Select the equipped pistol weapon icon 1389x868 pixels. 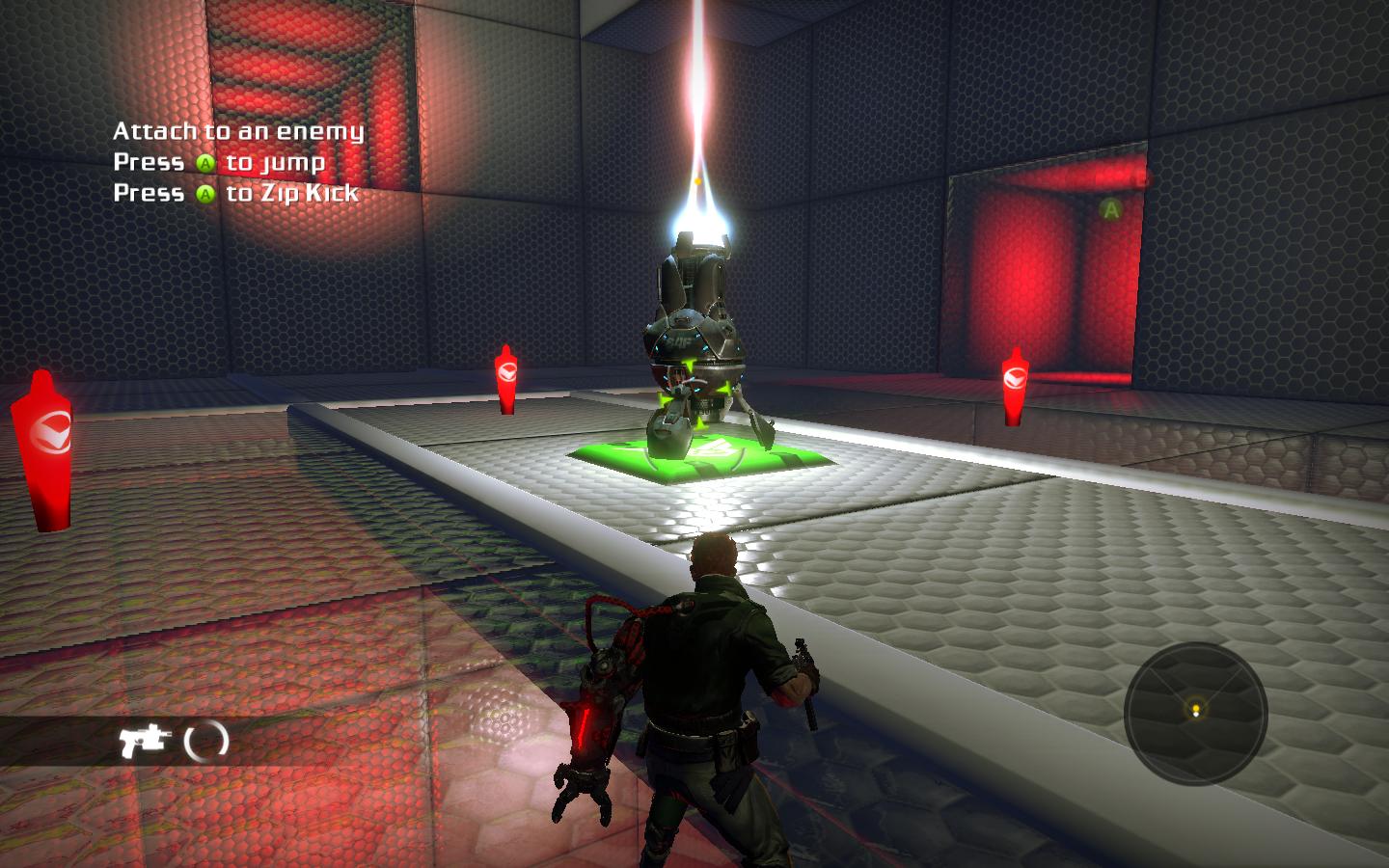click(x=144, y=742)
